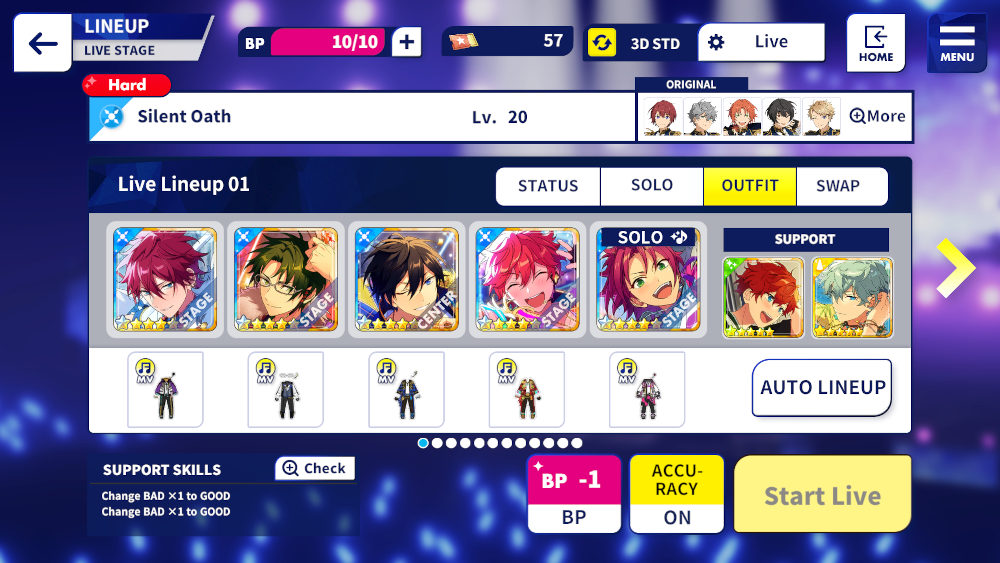Open the MENU
The height and width of the screenshot is (563, 1000).
[956, 43]
